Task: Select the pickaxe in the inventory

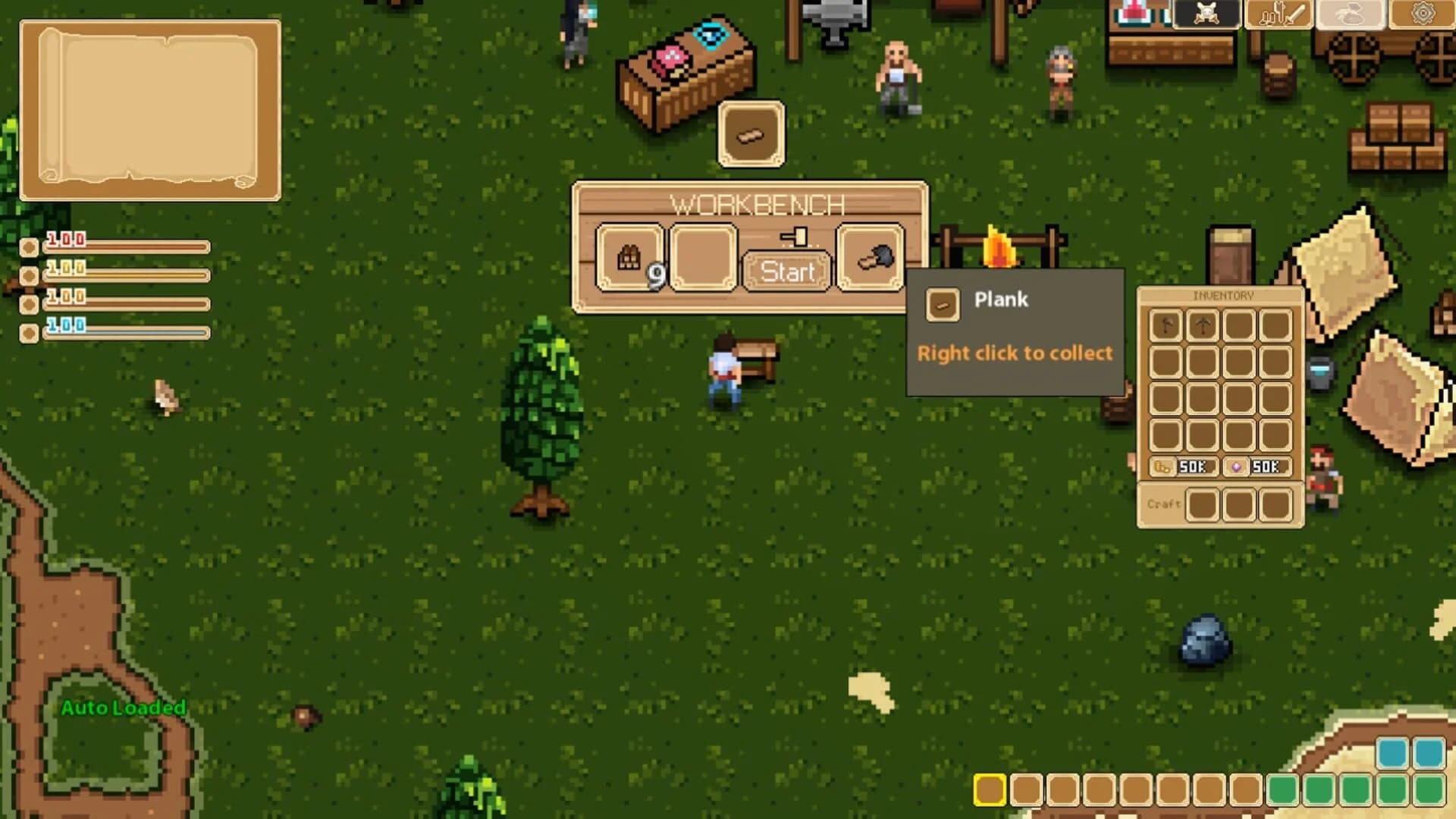Action: coord(1202,325)
